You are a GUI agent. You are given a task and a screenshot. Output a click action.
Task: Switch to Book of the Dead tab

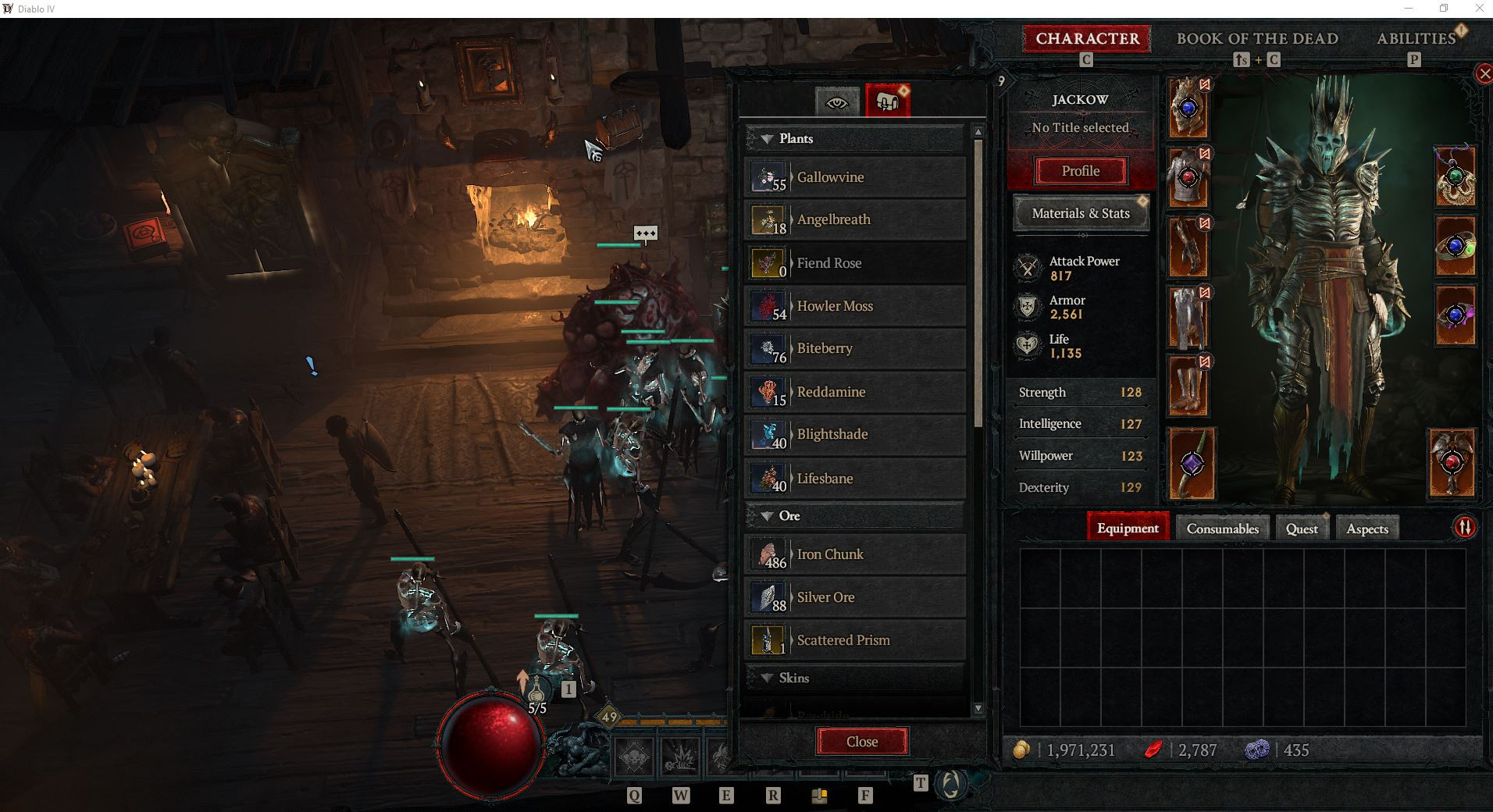[1257, 38]
